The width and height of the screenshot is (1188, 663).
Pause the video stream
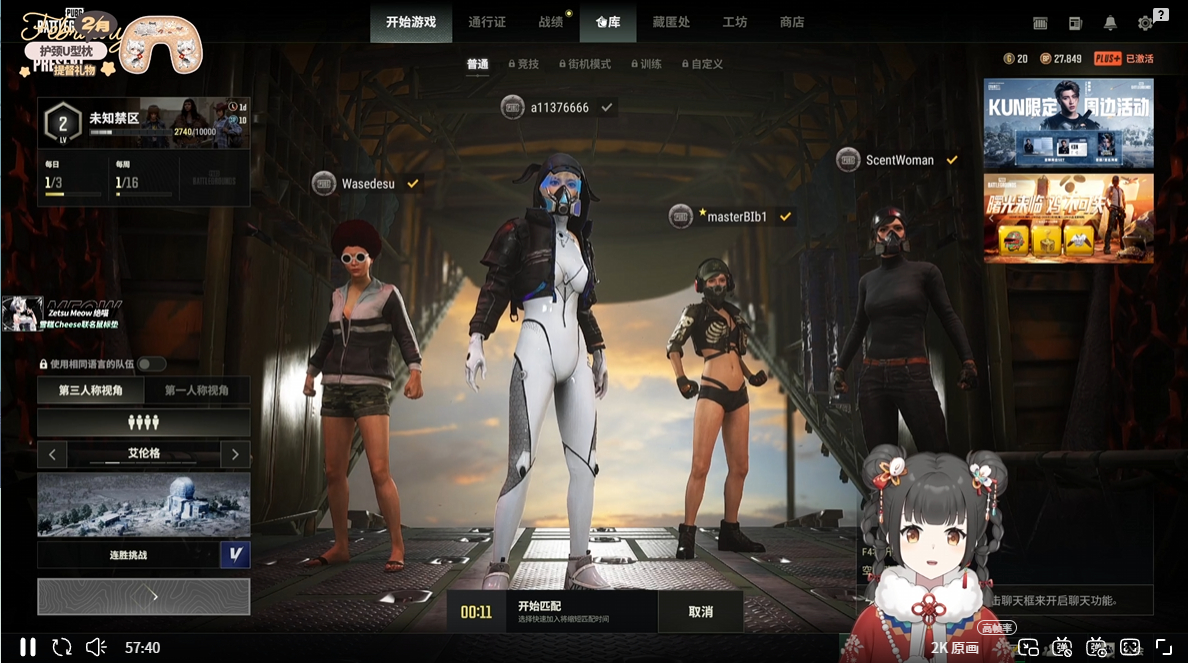tap(28, 647)
